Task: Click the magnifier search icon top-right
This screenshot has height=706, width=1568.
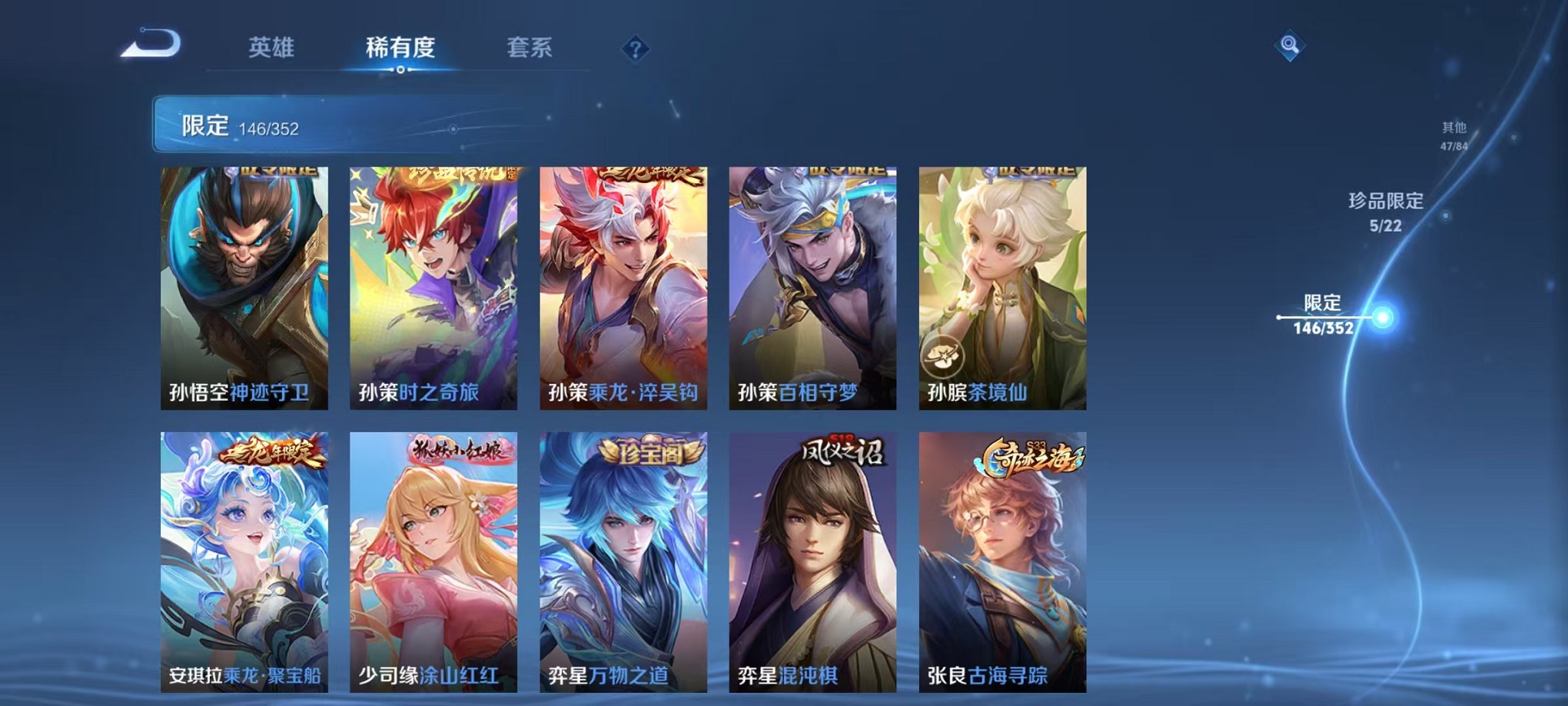Action: click(x=1288, y=46)
